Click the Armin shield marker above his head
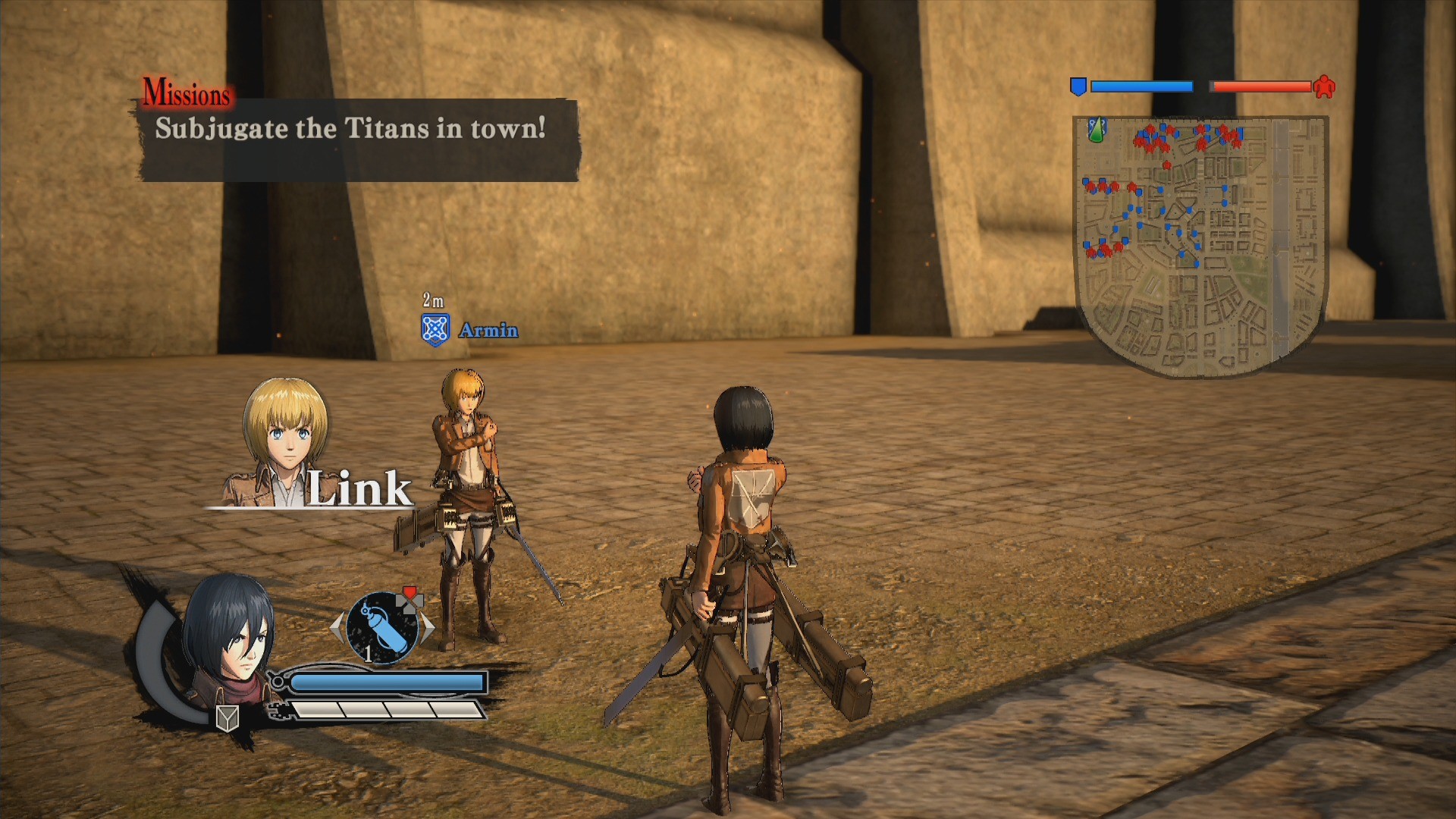The width and height of the screenshot is (1456, 819). 436,329
